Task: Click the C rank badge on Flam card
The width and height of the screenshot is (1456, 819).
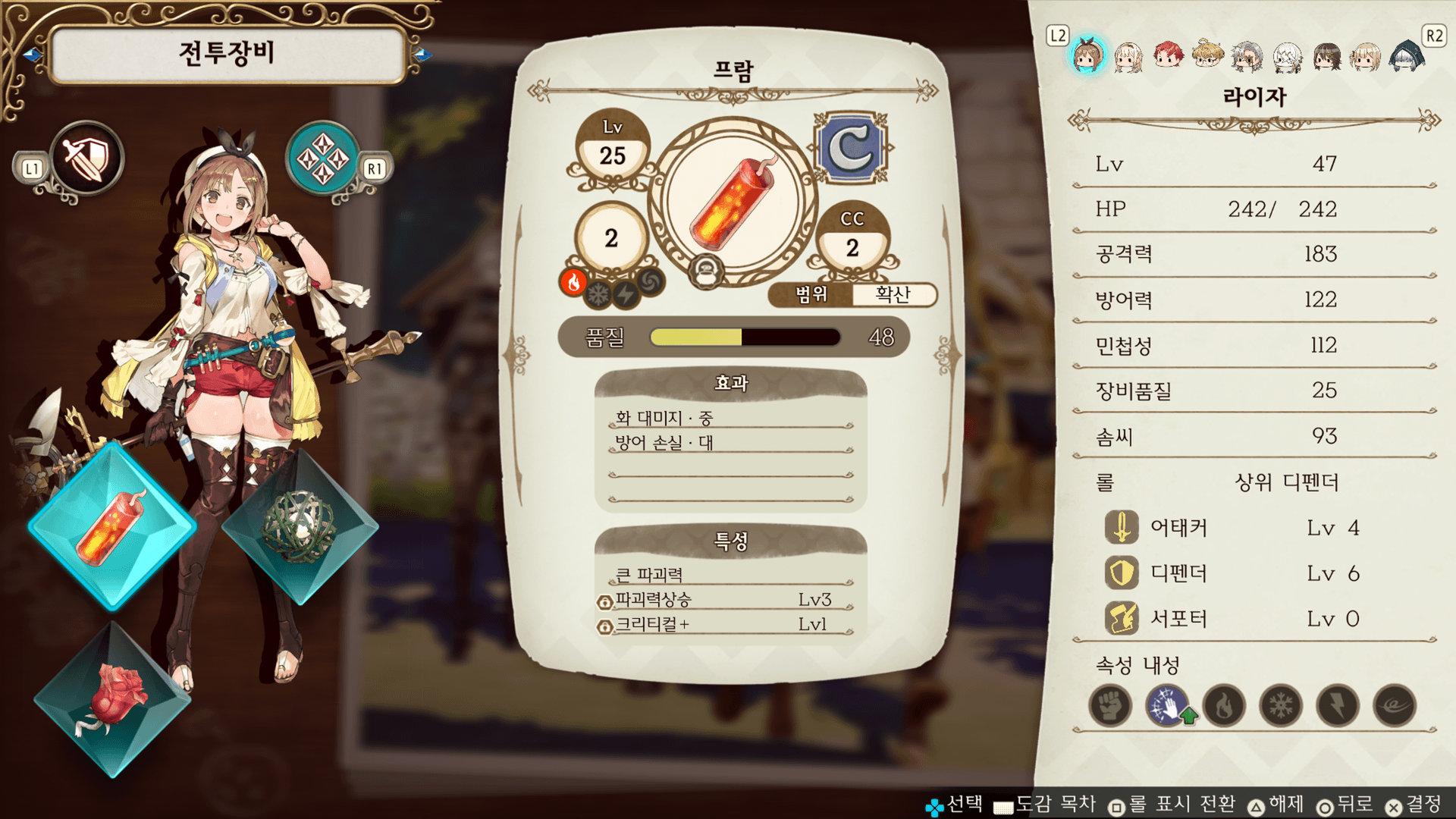Action: click(851, 149)
